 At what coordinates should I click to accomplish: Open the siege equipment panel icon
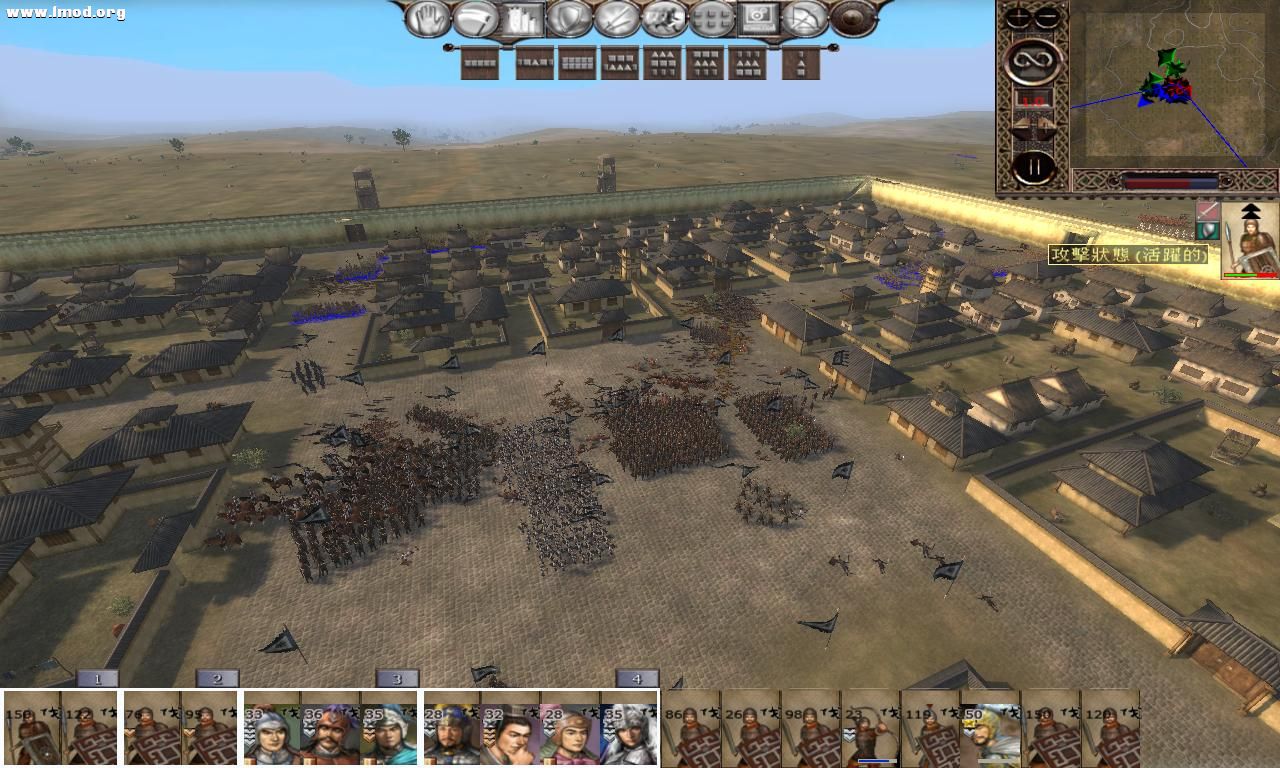524,17
